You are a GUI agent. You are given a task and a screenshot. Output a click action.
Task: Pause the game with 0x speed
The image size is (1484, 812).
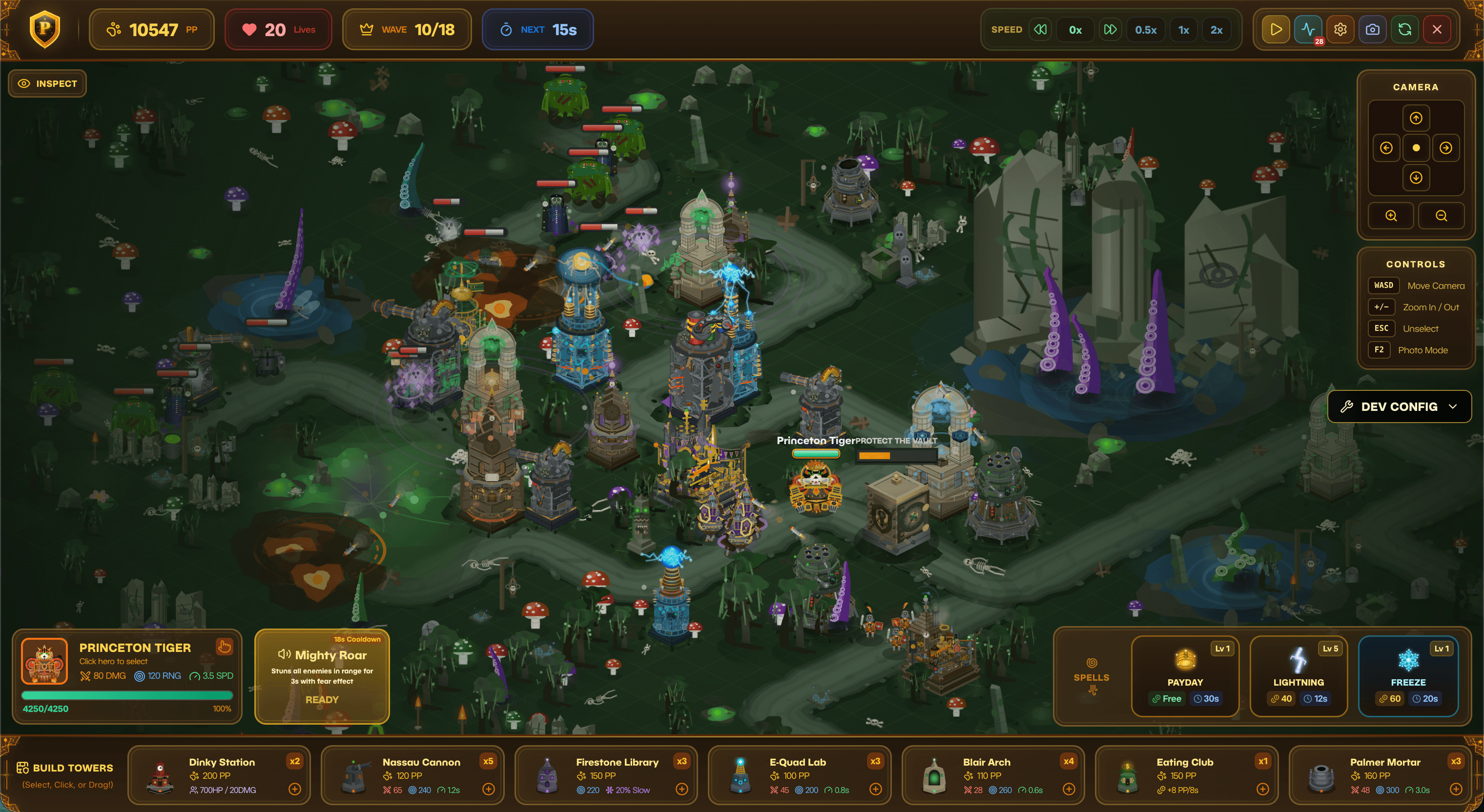(x=1075, y=30)
